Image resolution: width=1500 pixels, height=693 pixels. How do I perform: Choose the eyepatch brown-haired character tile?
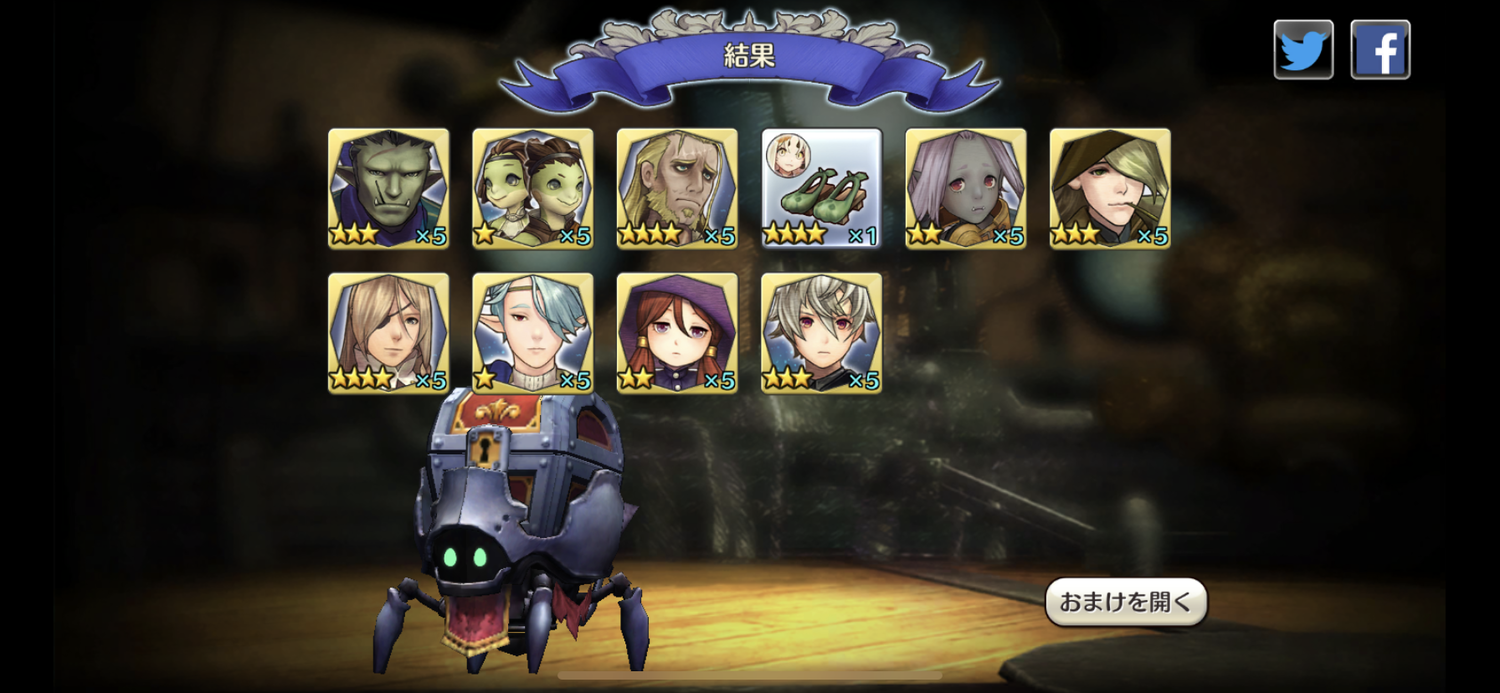click(x=388, y=332)
